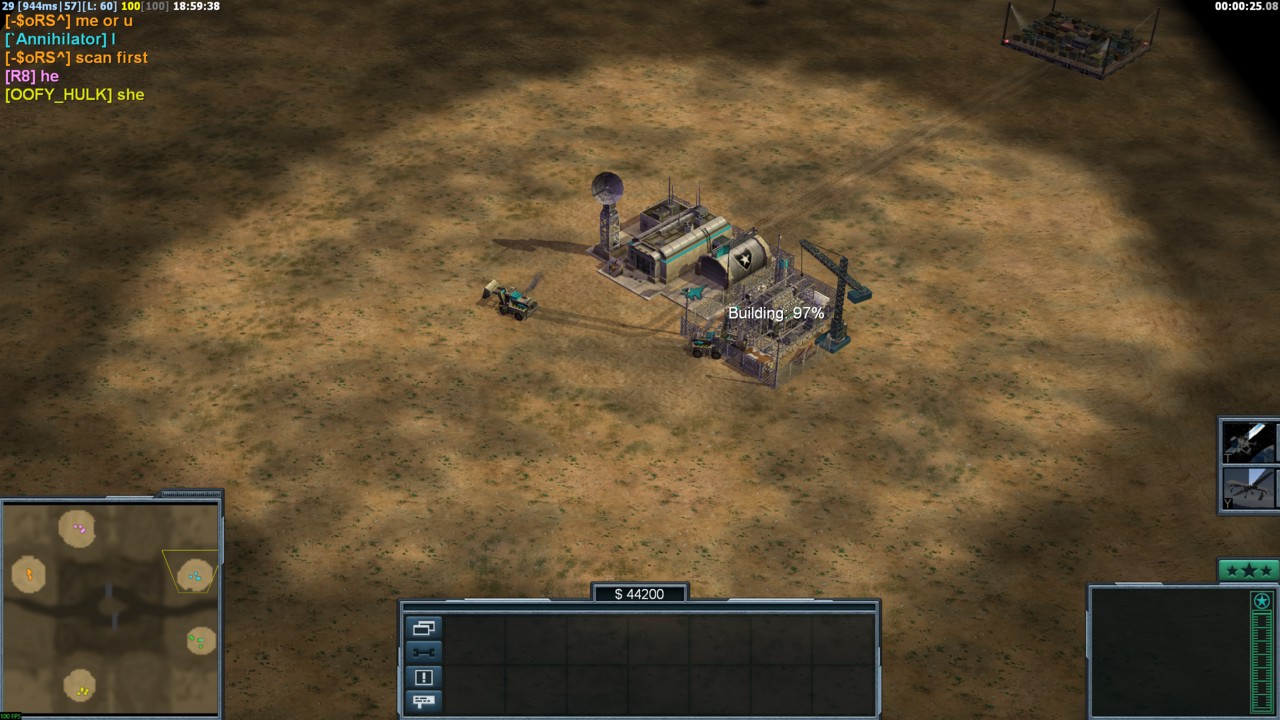This screenshot has height=720, width=1280.
Task: Jump to the green base on minimap
Action: 201,640
